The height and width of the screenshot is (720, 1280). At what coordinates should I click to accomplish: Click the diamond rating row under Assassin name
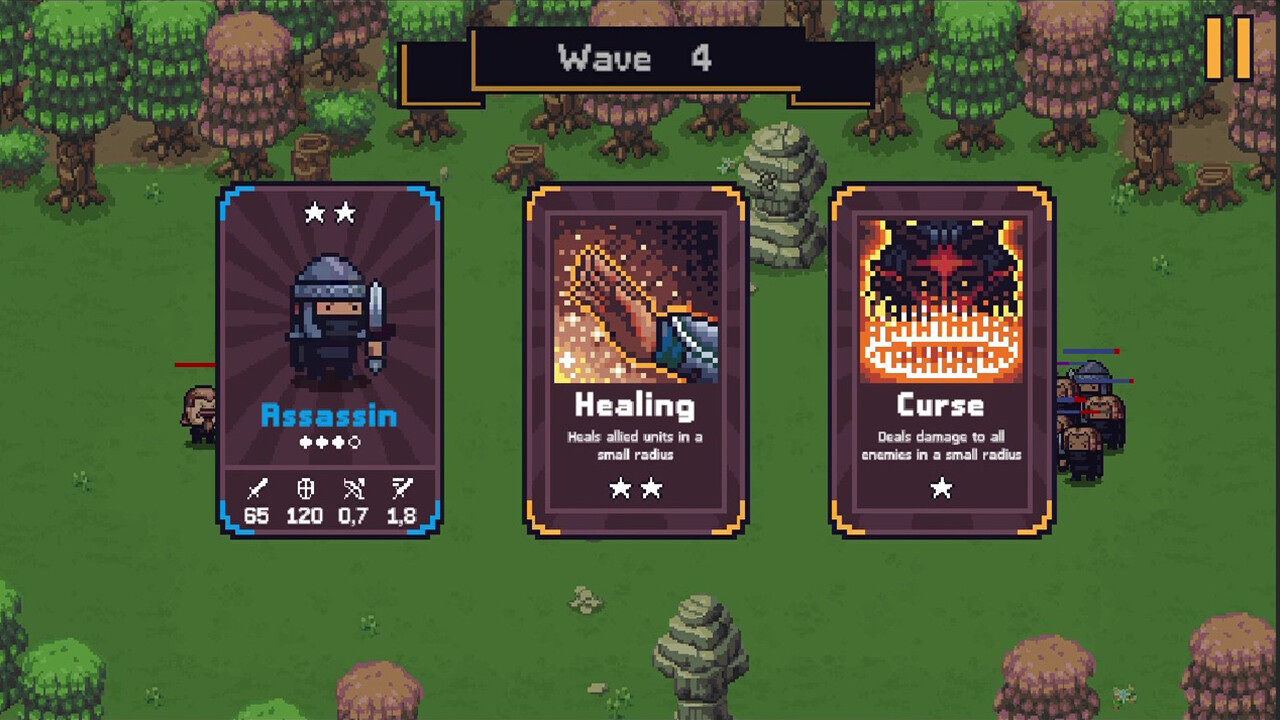(x=329, y=443)
